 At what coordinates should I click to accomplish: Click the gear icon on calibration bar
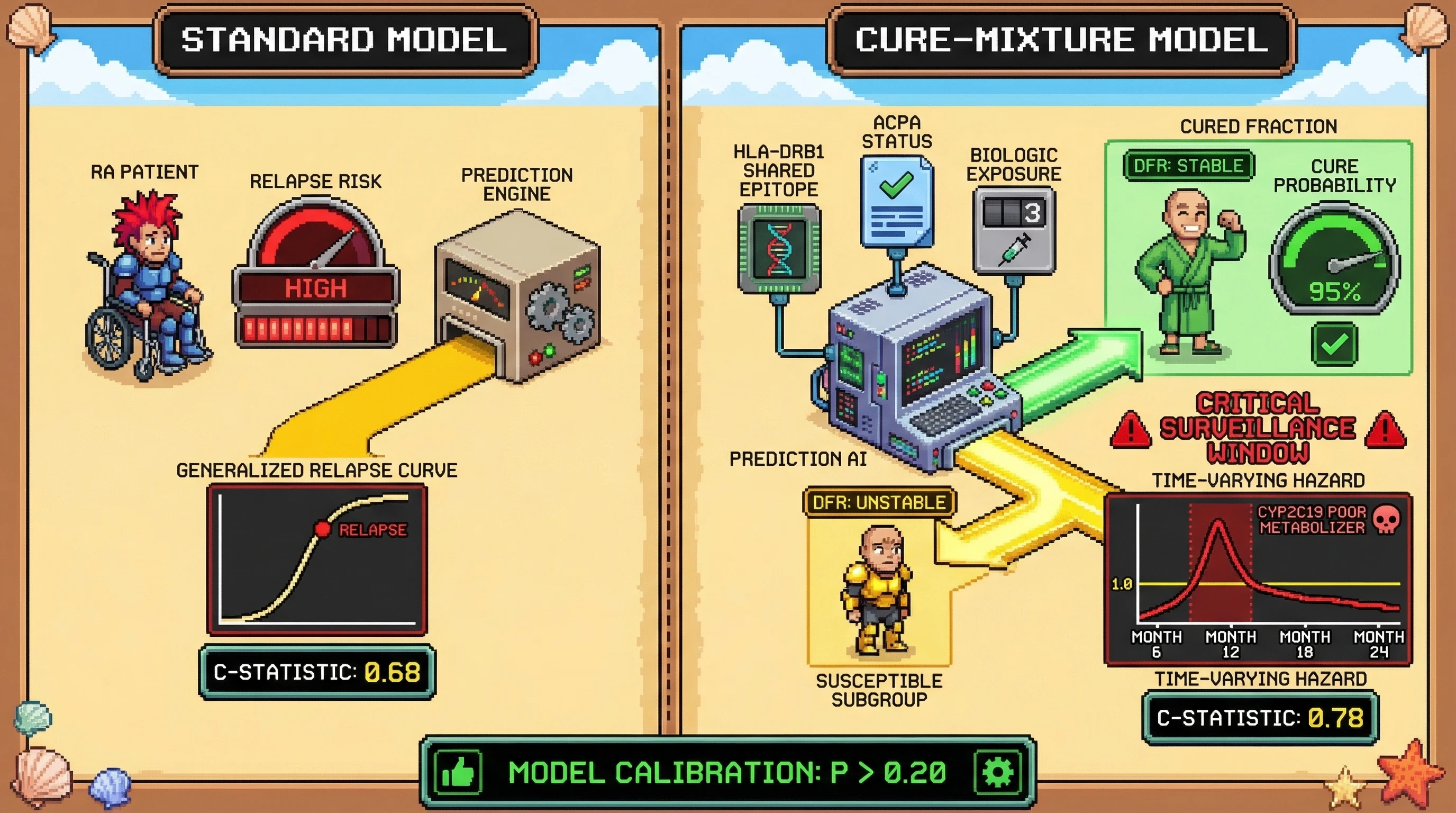tap(998, 772)
